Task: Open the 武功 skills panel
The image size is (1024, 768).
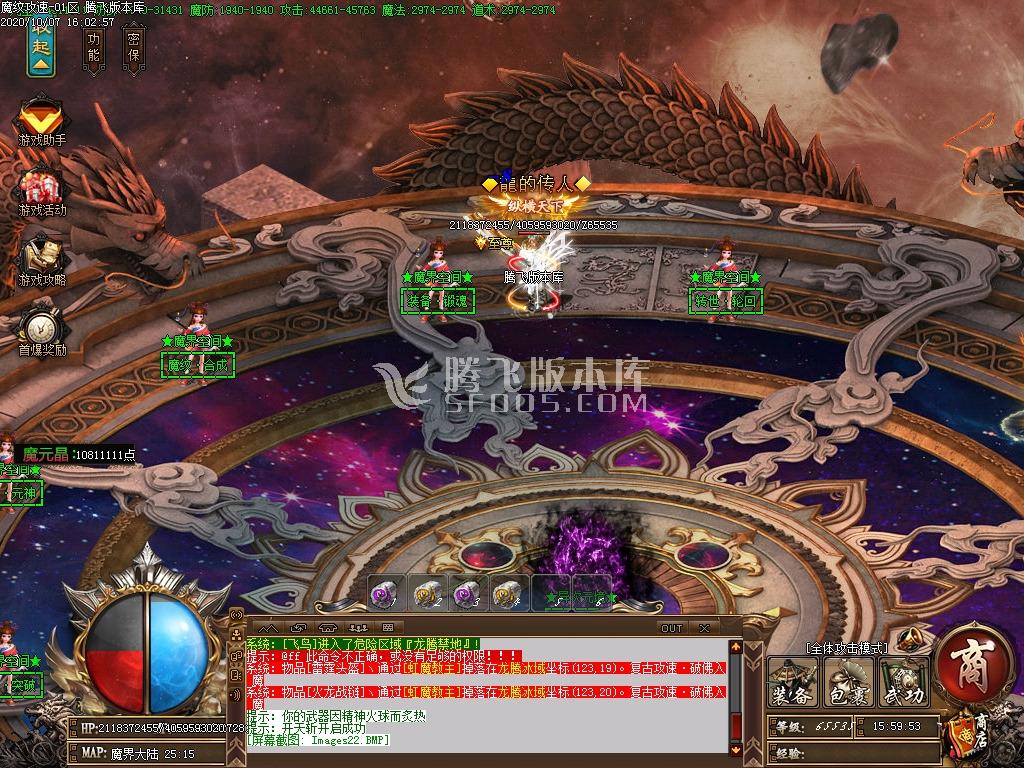Action: point(904,684)
